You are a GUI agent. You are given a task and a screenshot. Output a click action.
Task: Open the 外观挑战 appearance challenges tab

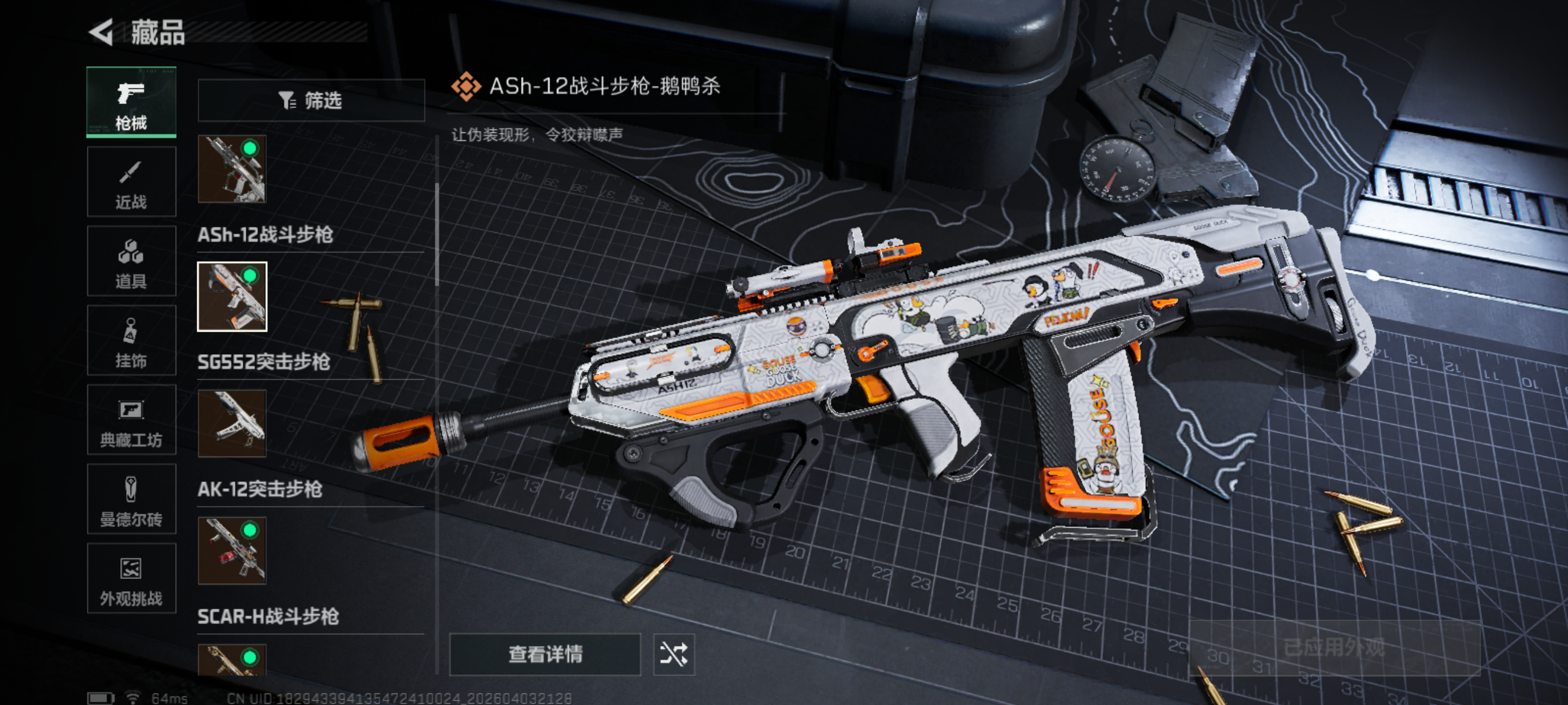coord(131,578)
